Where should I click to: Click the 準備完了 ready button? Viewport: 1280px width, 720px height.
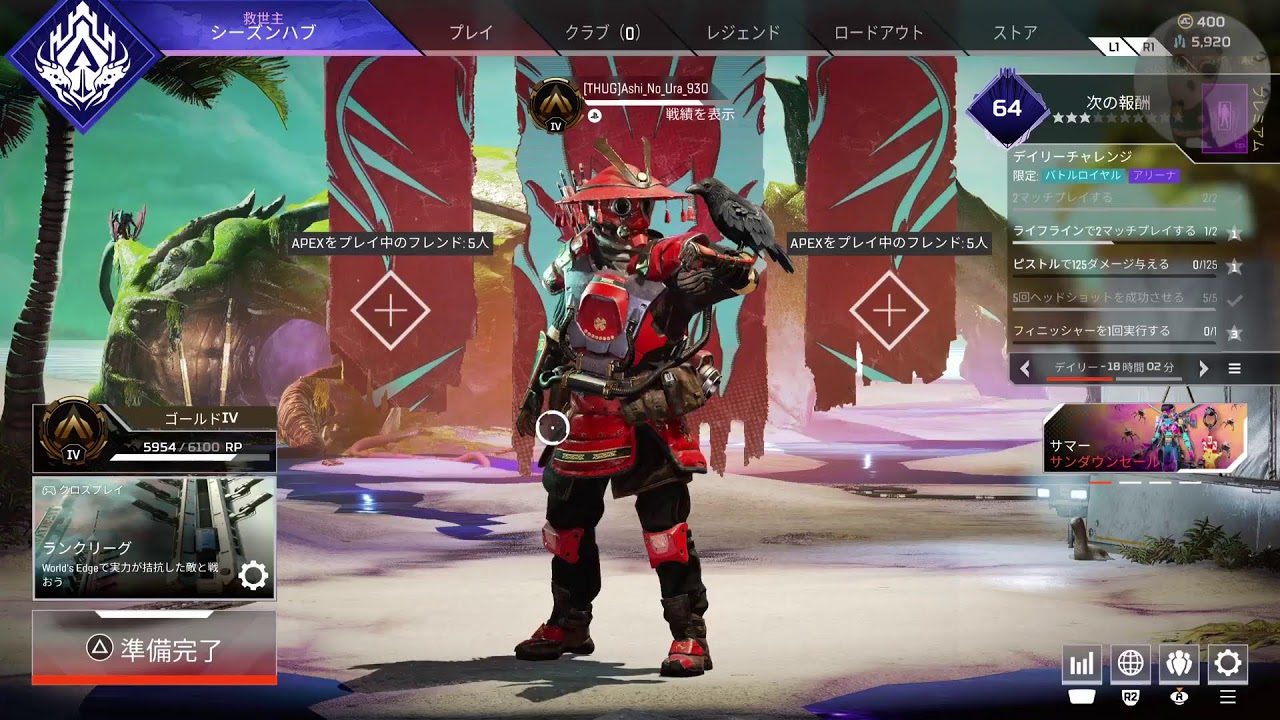pos(154,649)
